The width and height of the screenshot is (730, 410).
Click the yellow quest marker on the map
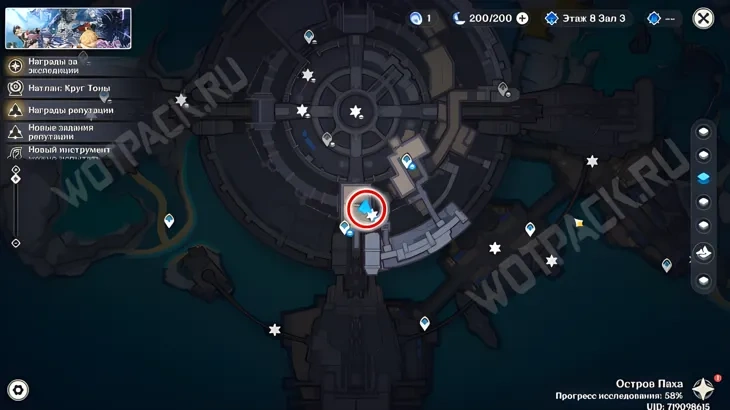(579, 223)
